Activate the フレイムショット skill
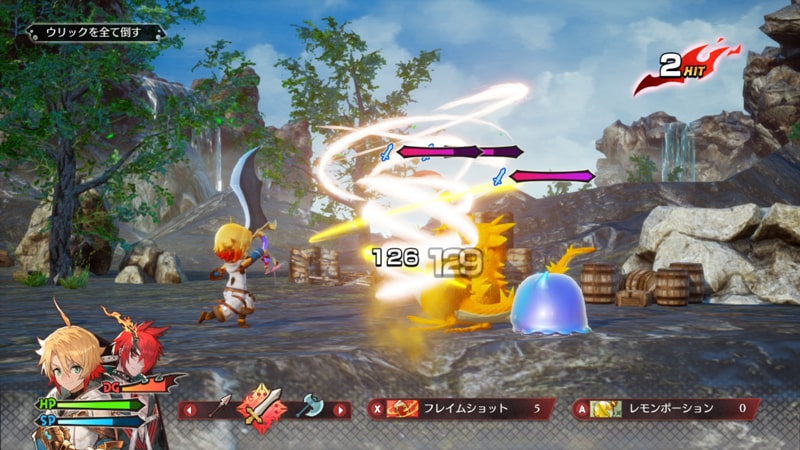Viewport: 800px width, 450px height. (461, 408)
